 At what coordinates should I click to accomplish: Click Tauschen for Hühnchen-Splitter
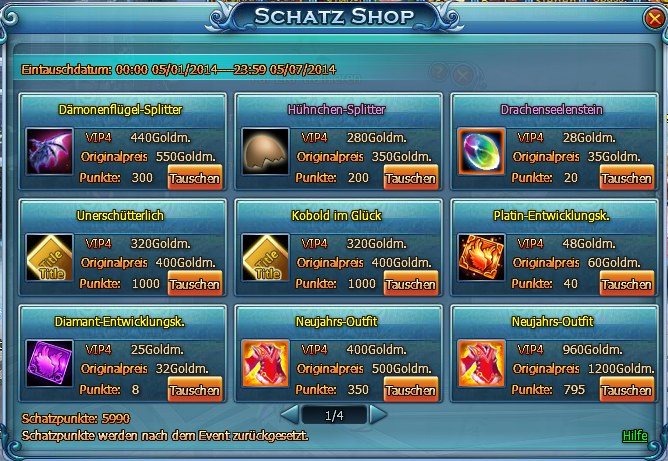click(411, 178)
